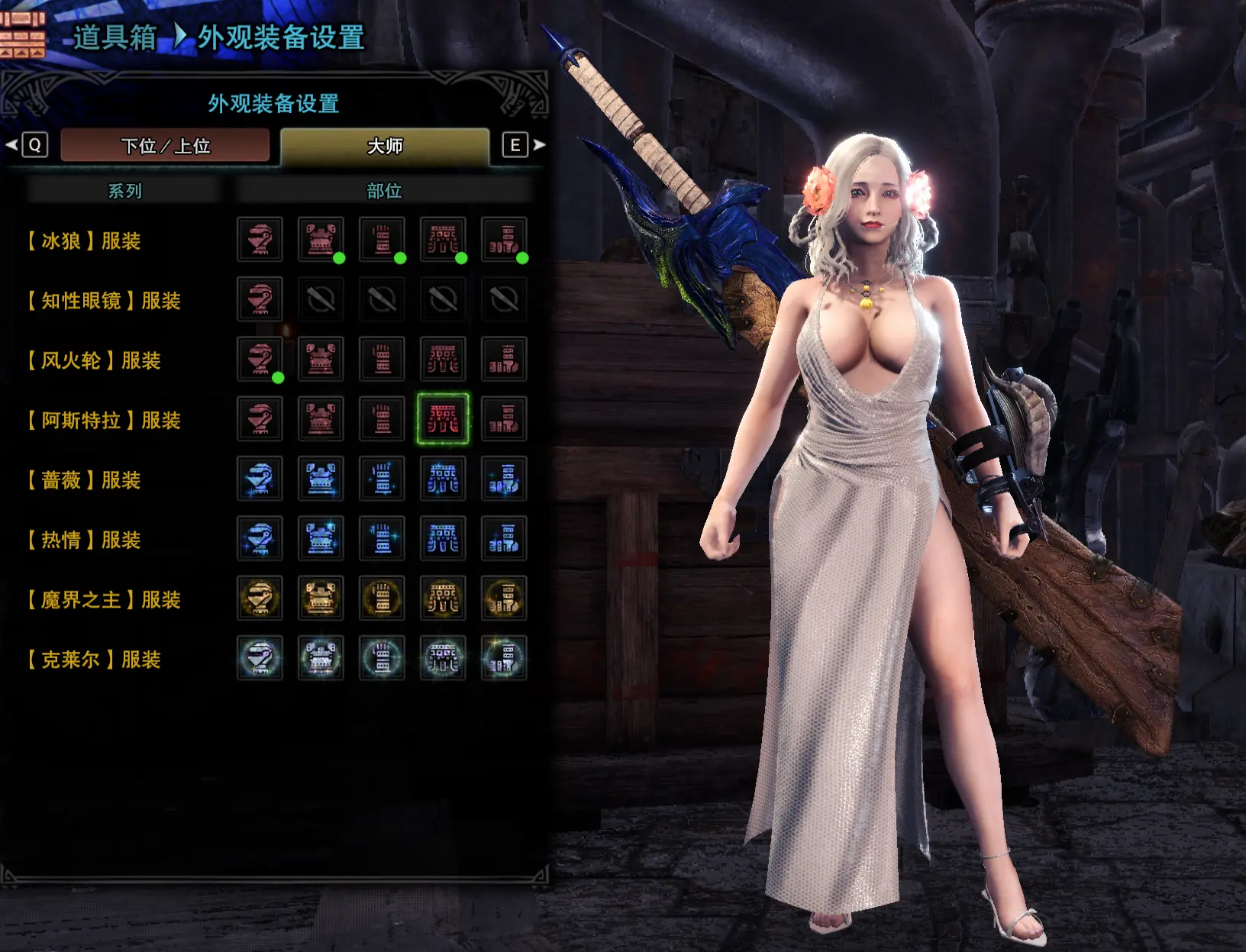Click the 冰狼 set arm piece
Screen dimensions: 1246x952
(382, 240)
